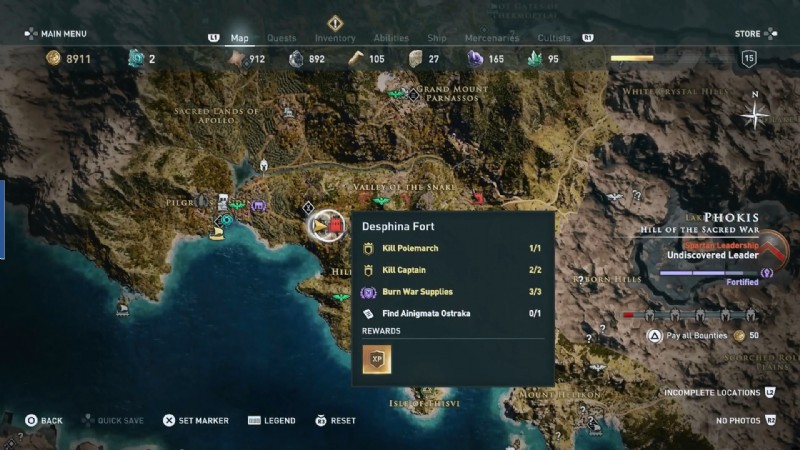Select the Desphina Fort map marker

[x=325, y=226]
